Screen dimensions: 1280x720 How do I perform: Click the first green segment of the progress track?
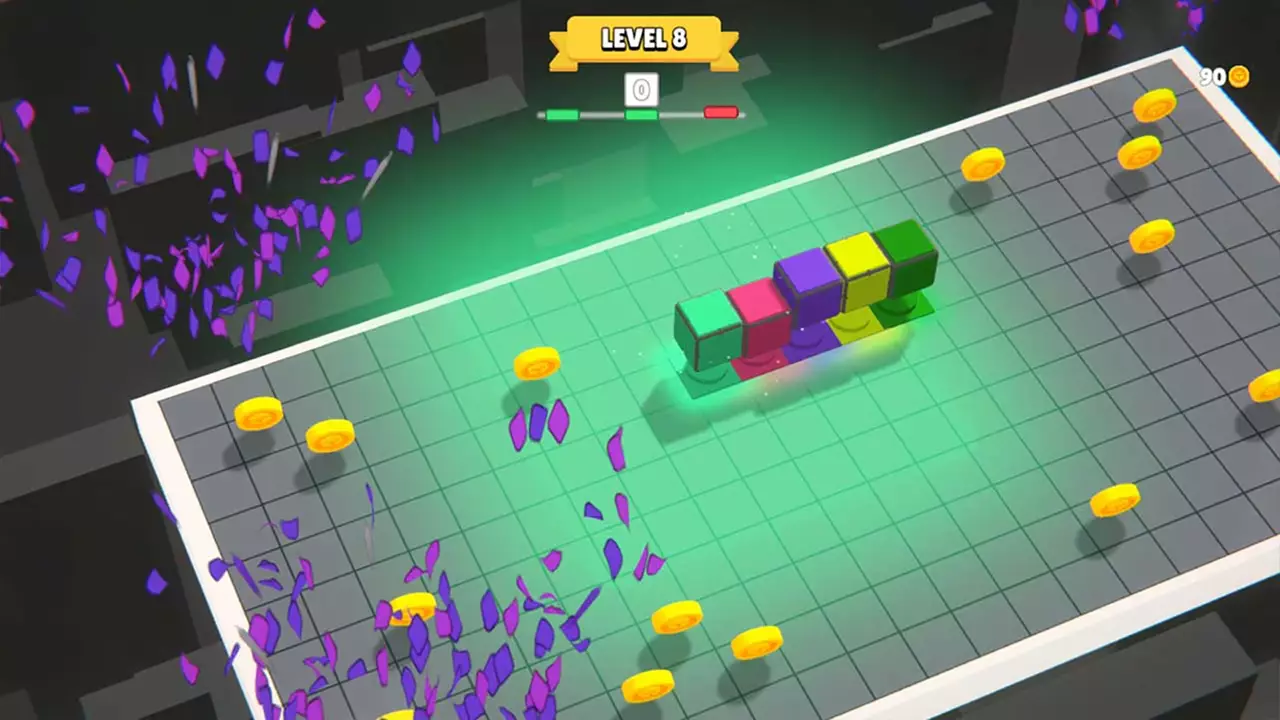pos(561,114)
